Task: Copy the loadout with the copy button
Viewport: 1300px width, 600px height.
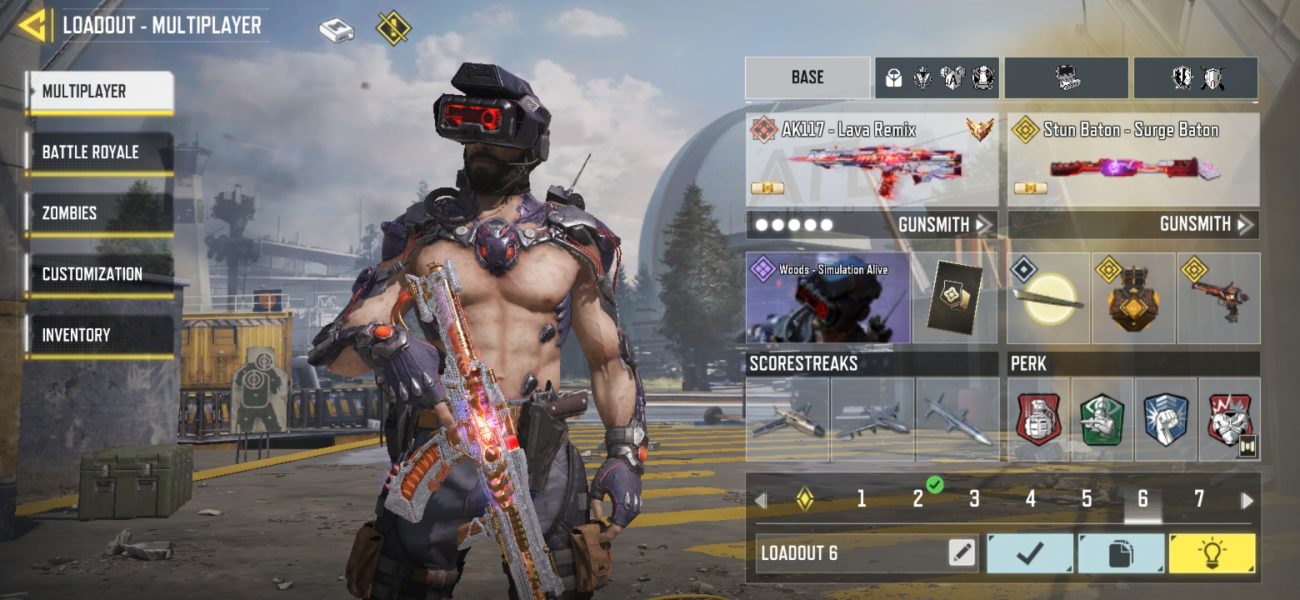Action: coord(1121,553)
